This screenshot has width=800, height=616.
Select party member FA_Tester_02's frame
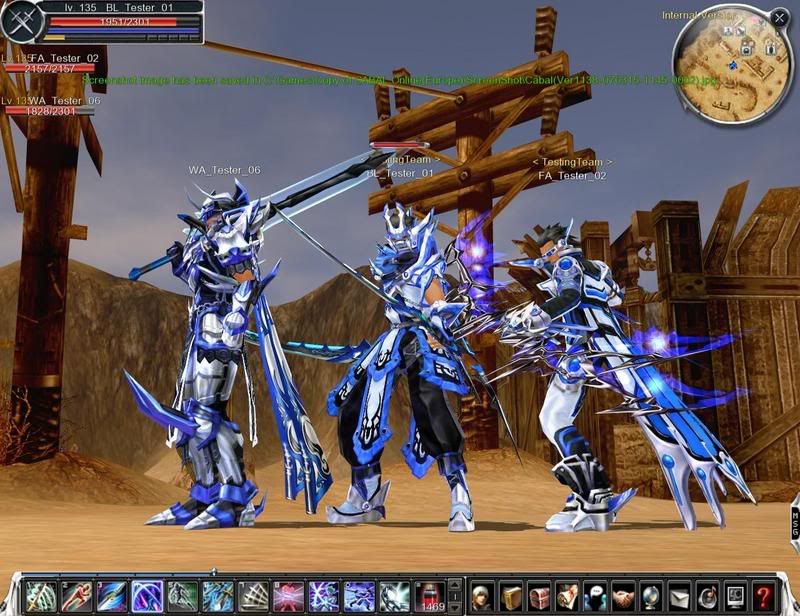48,65
